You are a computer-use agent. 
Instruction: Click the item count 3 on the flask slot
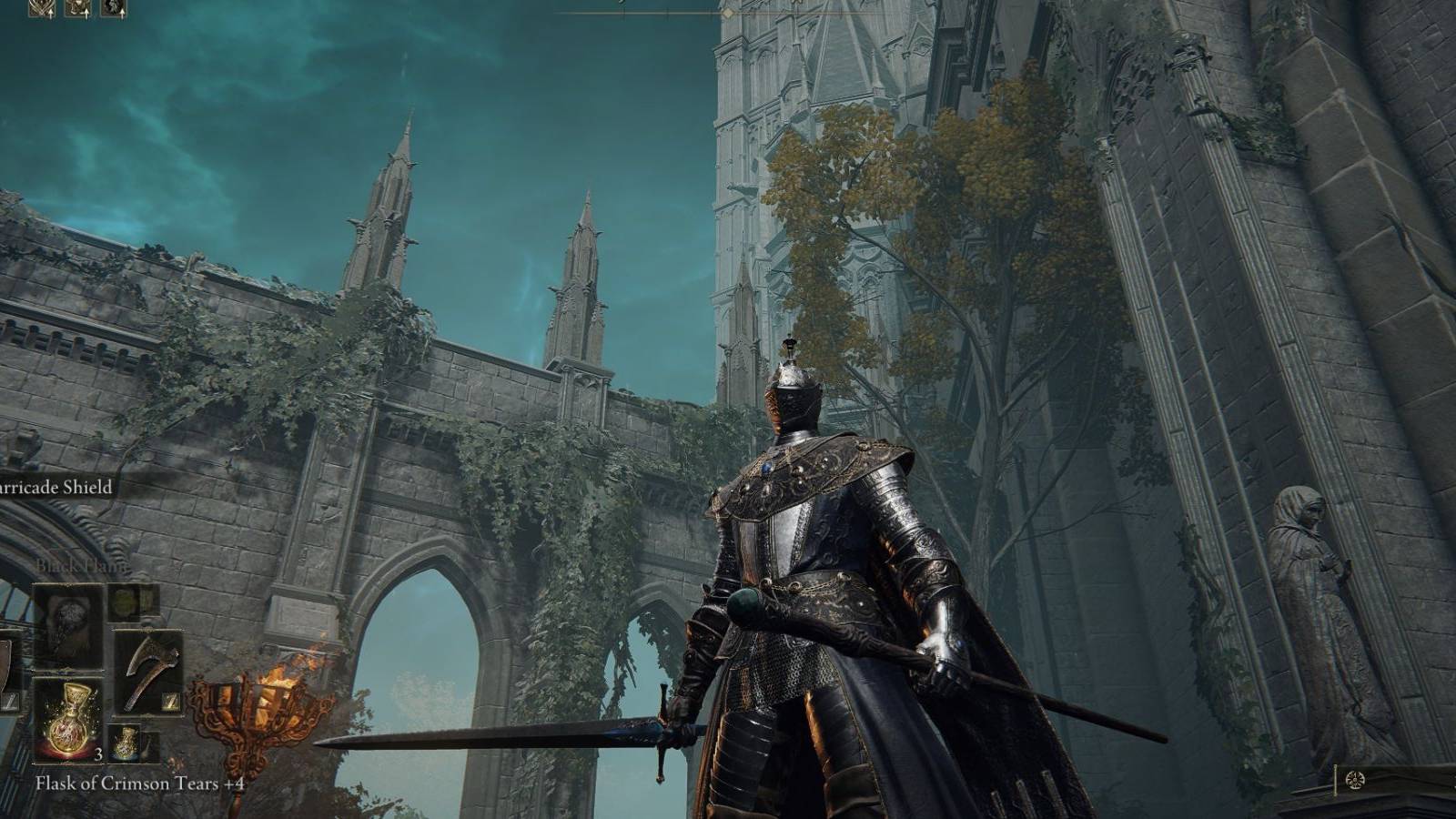(x=98, y=754)
